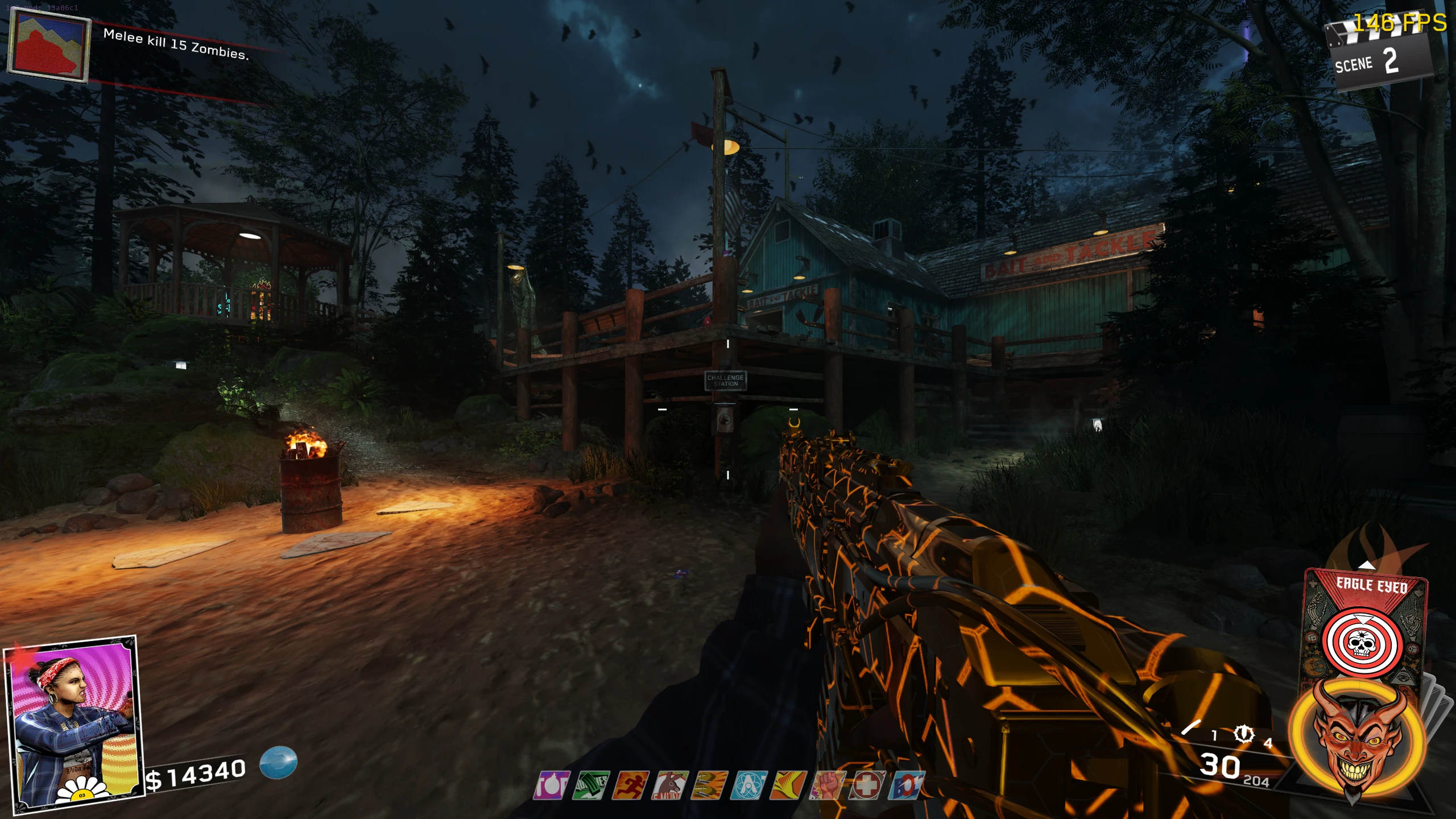Select the running man Racin' Stripes perk
This screenshot has height=819, width=1456.
(630, 785)
